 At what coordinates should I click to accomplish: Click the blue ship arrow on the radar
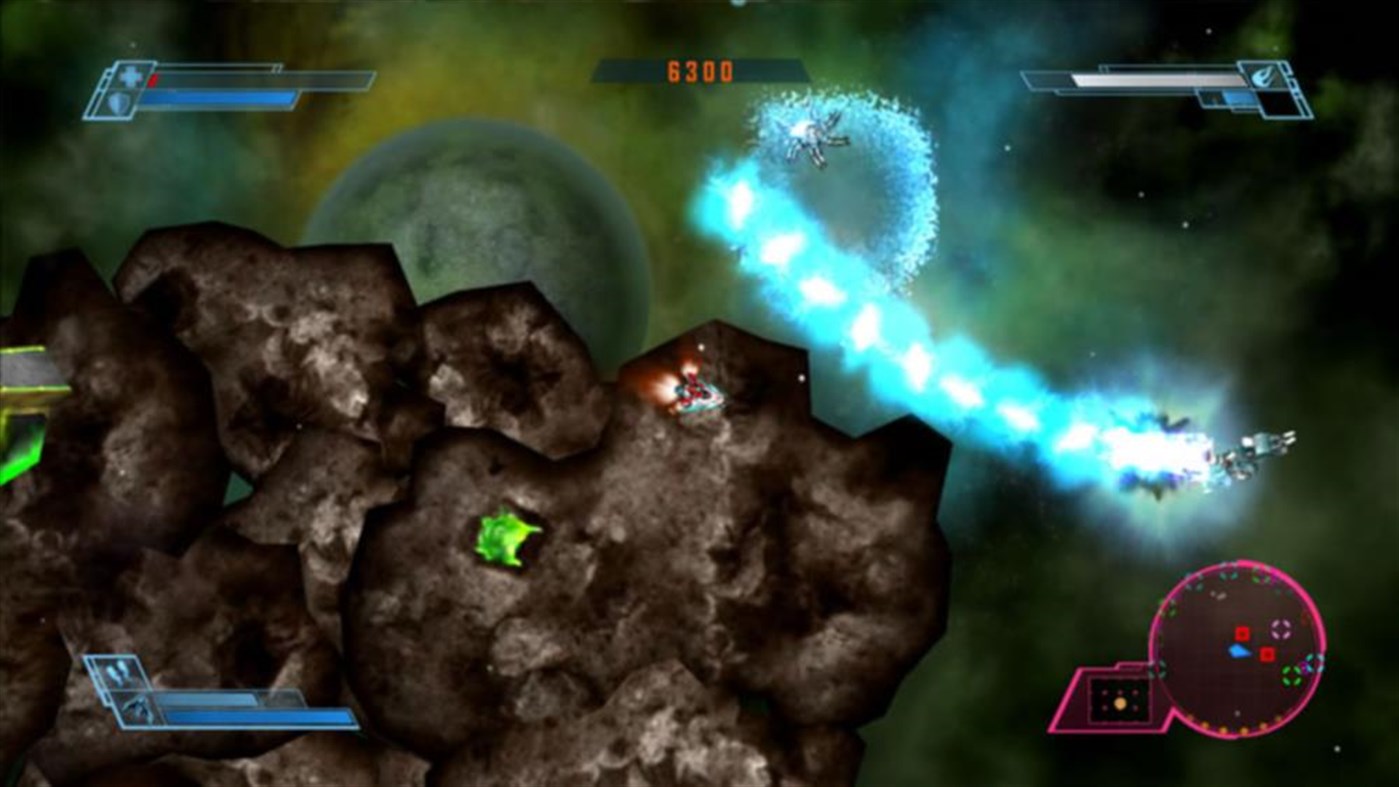click(1239, 652)
